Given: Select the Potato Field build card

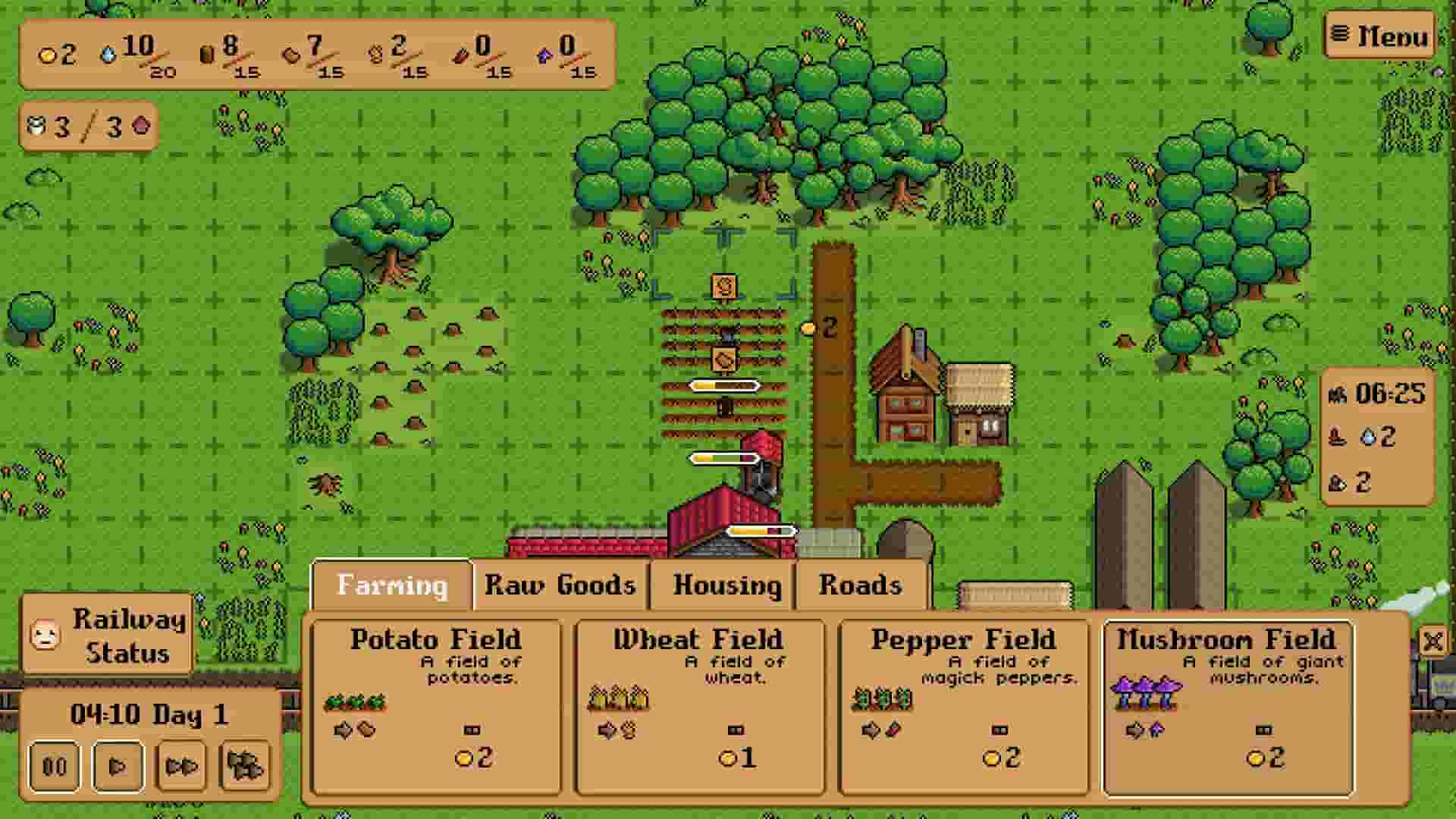Looking at the screenshot, I should tap(436, 705).
